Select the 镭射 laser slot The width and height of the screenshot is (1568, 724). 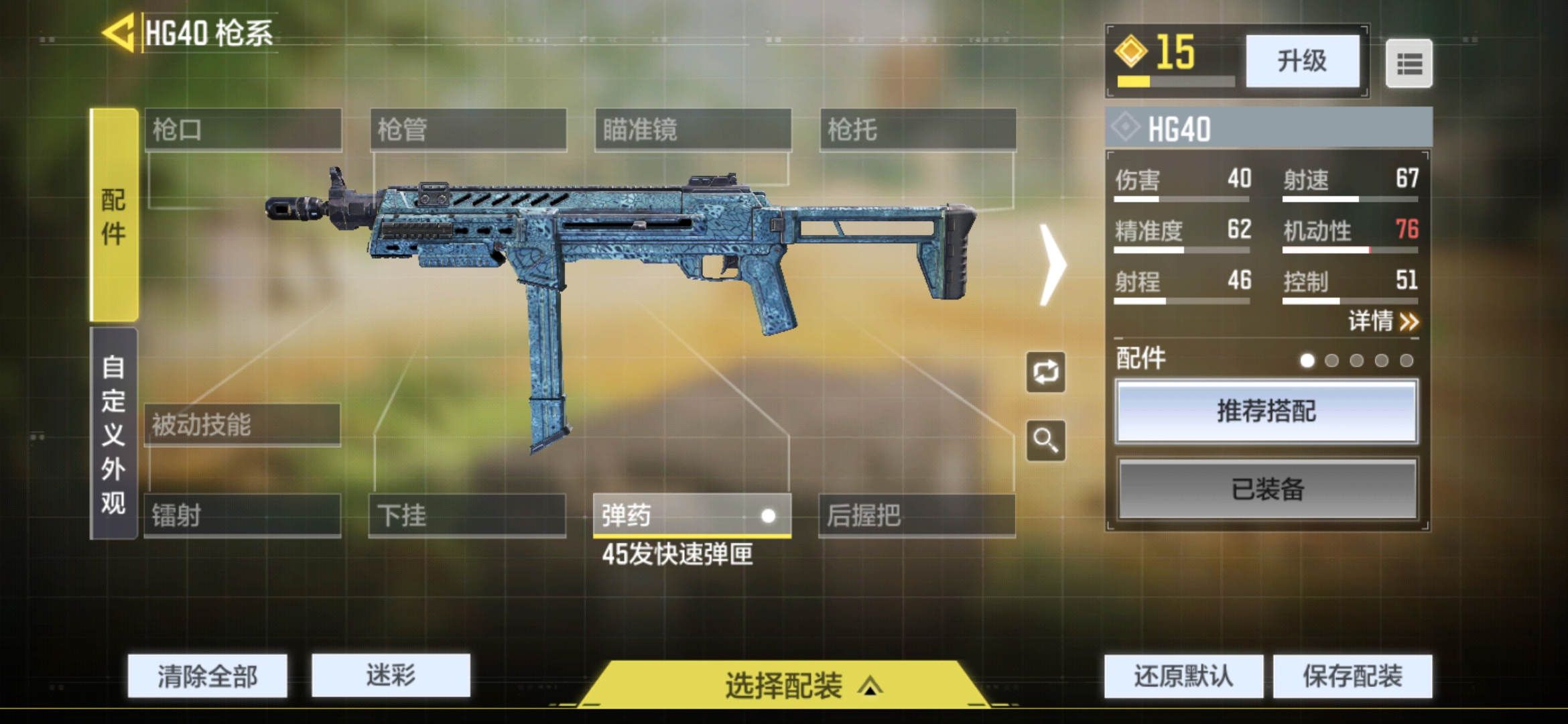pyautogui.click(x=242, y=516)
